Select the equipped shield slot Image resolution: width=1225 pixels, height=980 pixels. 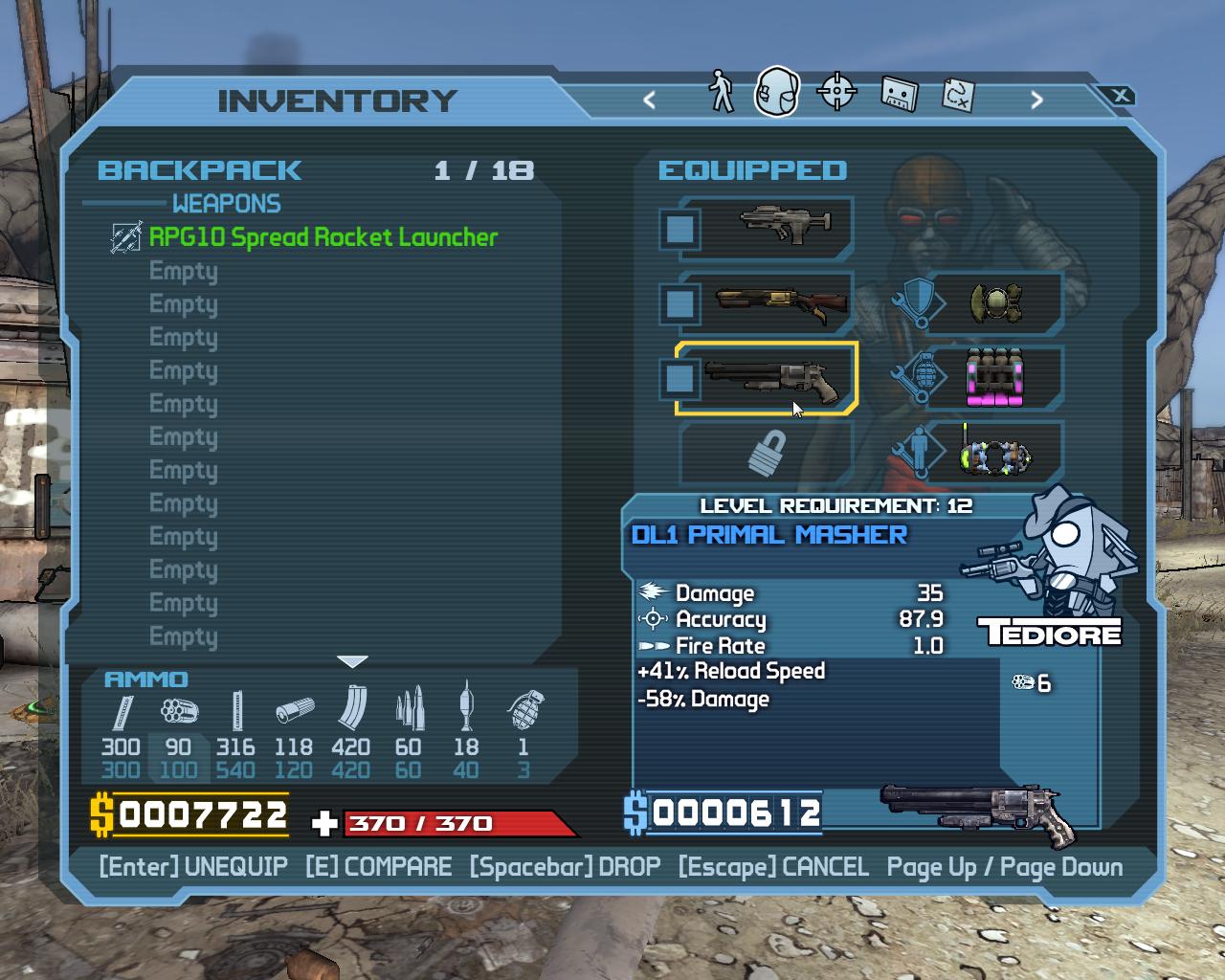(x=995, y=303)
